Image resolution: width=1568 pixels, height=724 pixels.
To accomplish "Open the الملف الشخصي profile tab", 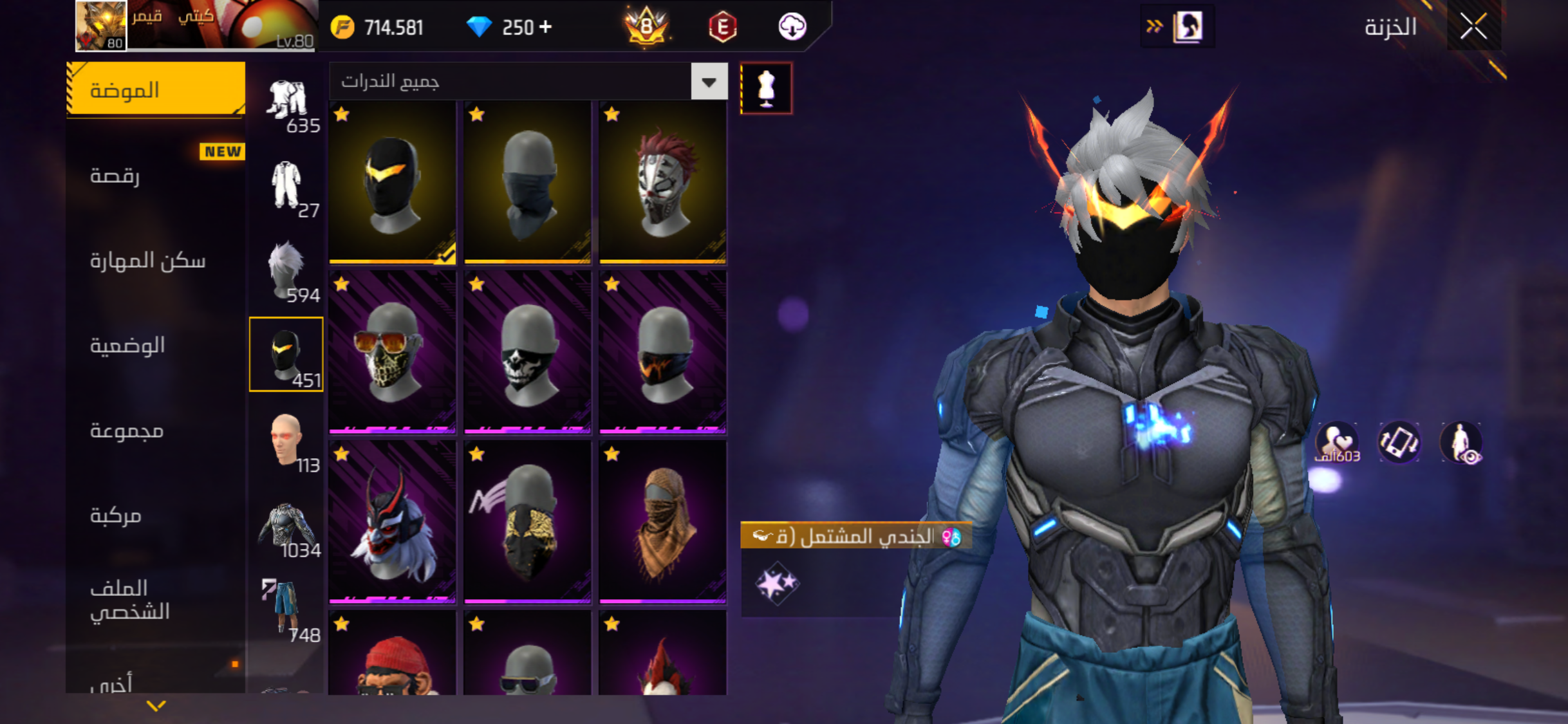I will (156, 599).
